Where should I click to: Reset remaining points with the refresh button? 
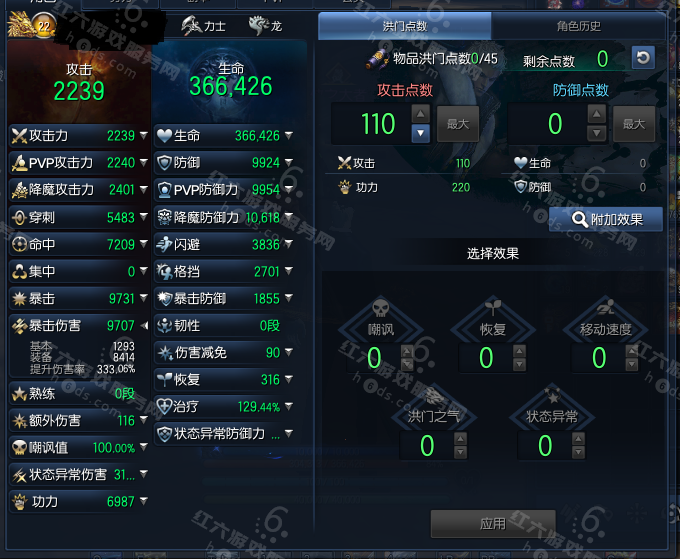[x=643, y=58]
